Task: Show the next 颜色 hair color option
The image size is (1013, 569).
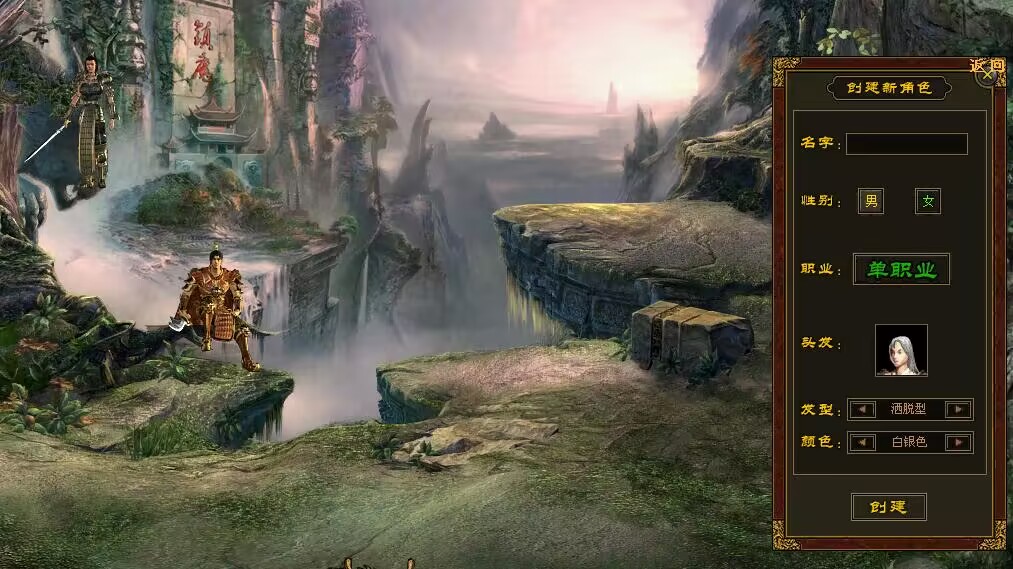Action: pos(959,442)
